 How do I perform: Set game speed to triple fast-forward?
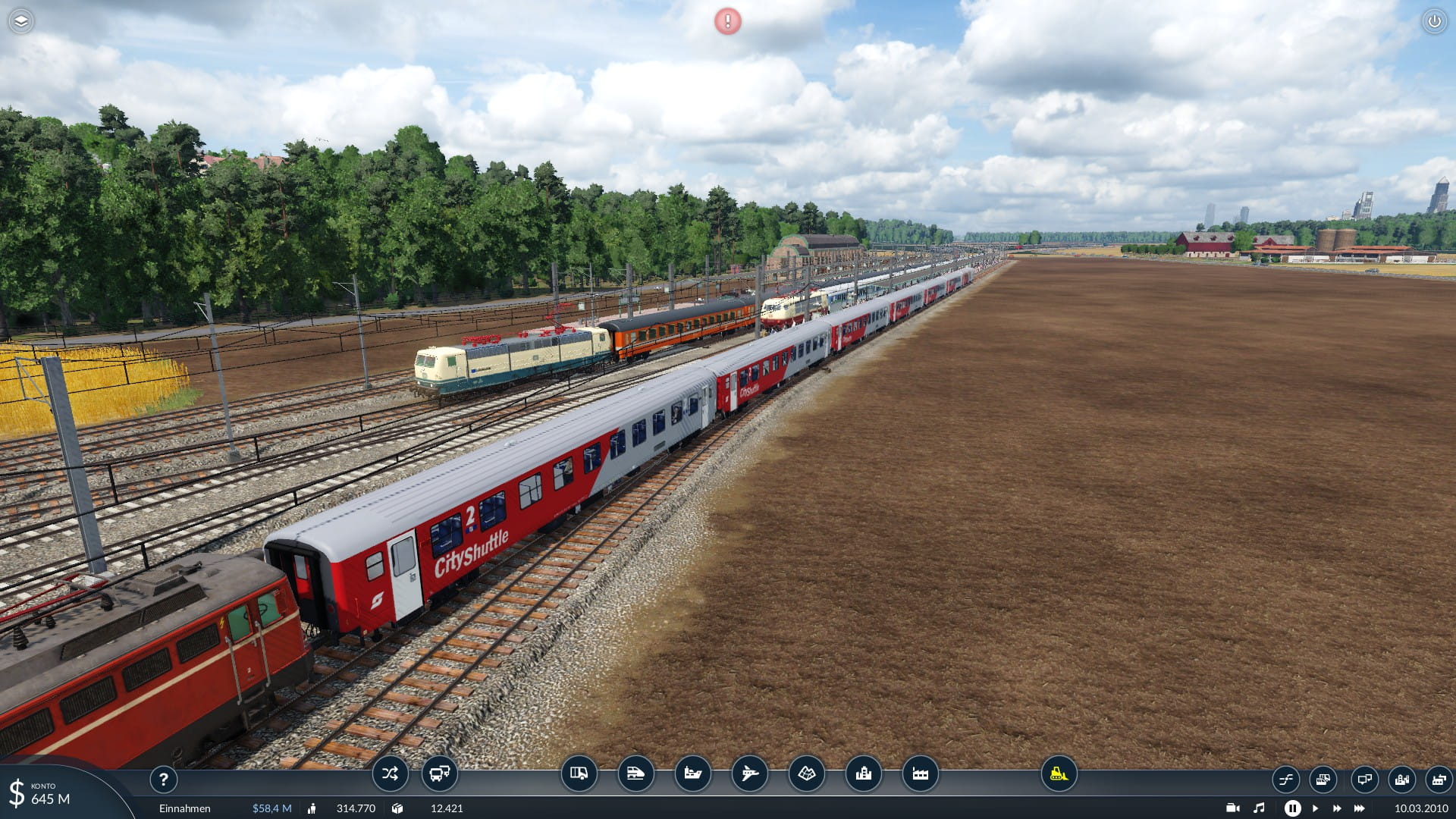coord(1360,808)
